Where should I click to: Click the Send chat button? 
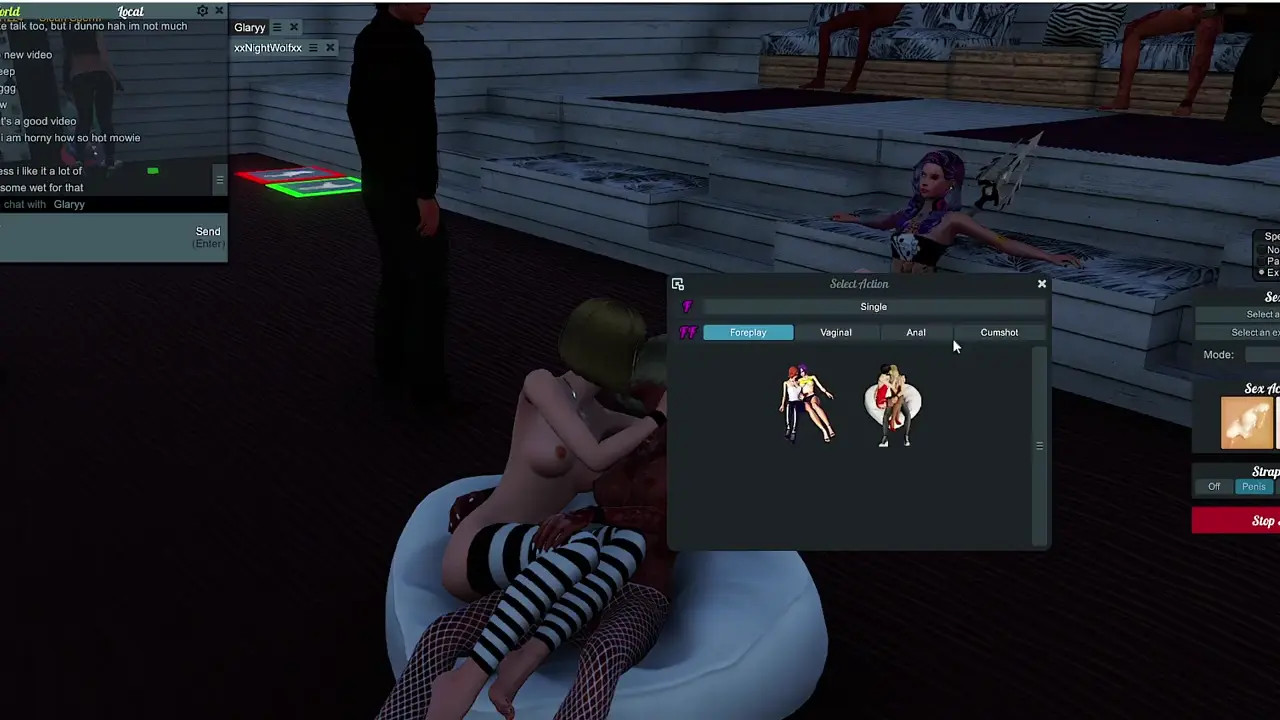[208, 236]
